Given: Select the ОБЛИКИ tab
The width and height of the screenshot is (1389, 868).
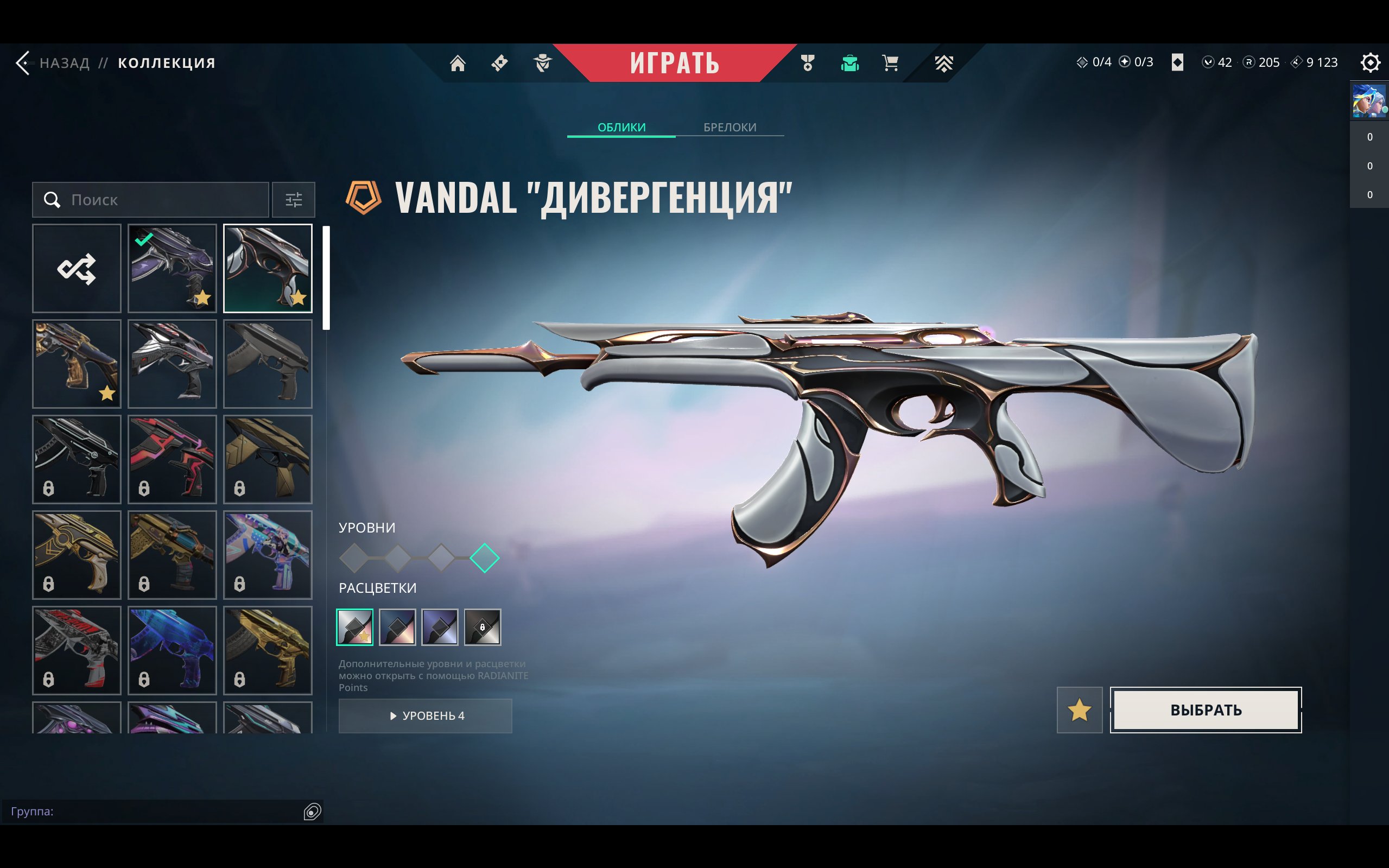Looking at the screenshot, I should click(621, 127).
